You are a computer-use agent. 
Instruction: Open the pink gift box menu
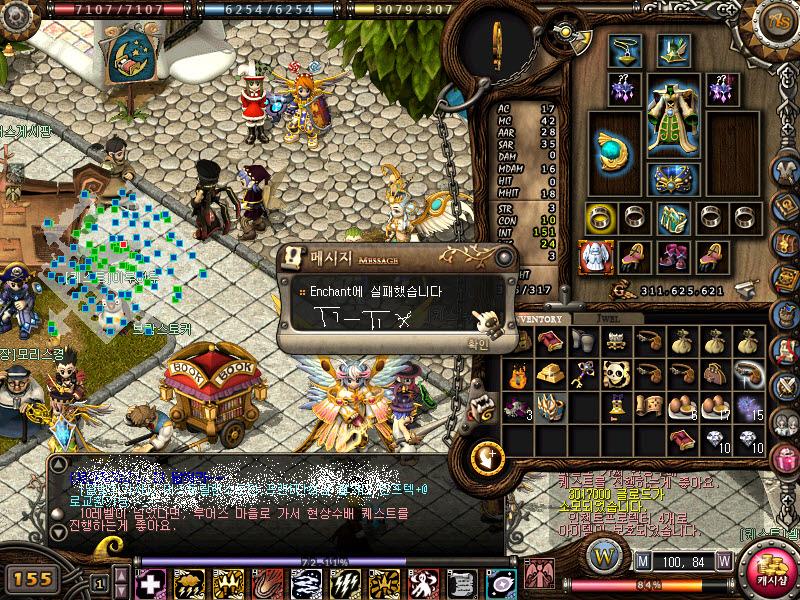click(784, 459)
